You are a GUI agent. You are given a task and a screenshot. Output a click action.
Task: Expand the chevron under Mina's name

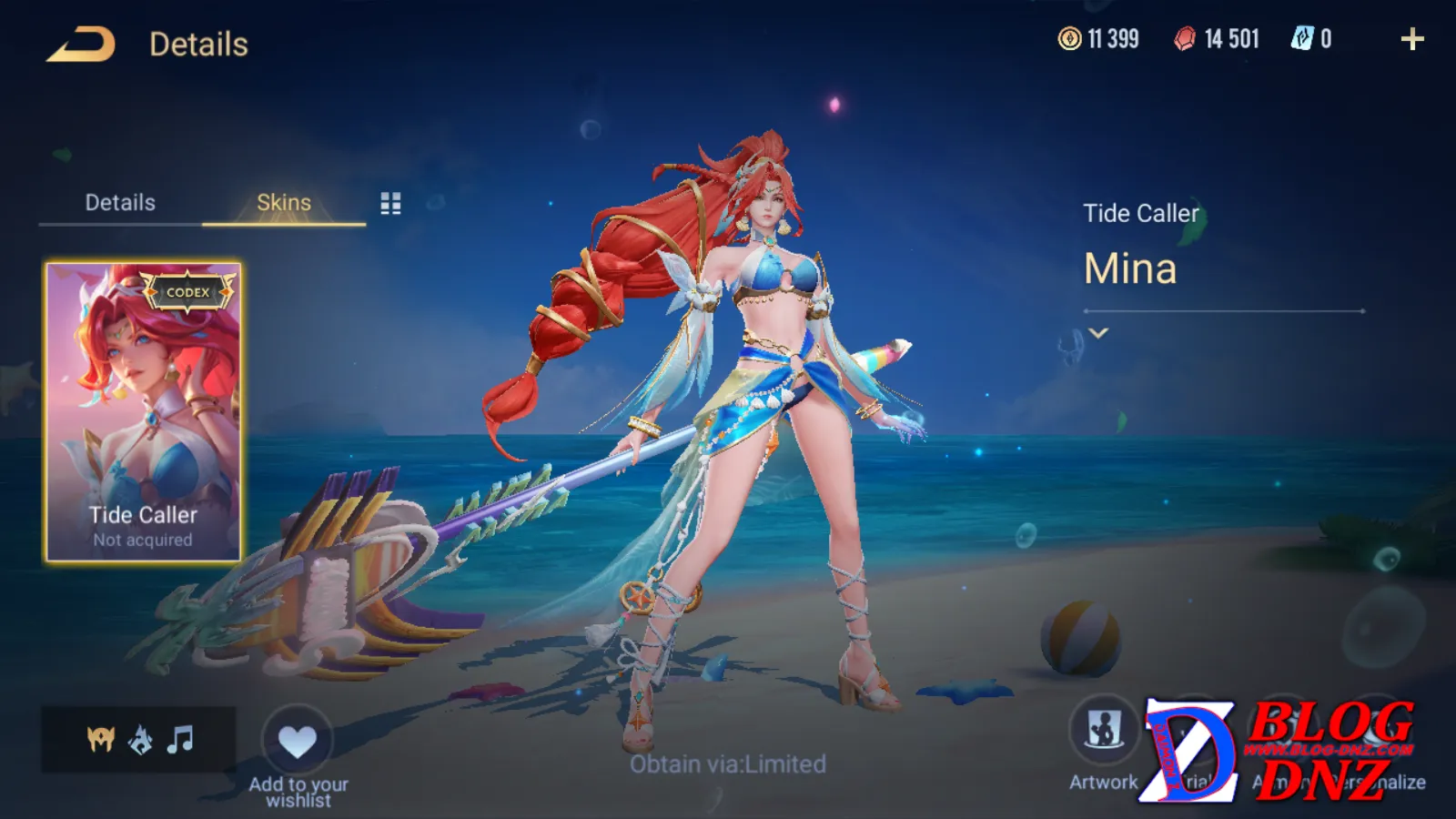[x=1098, y=333]
